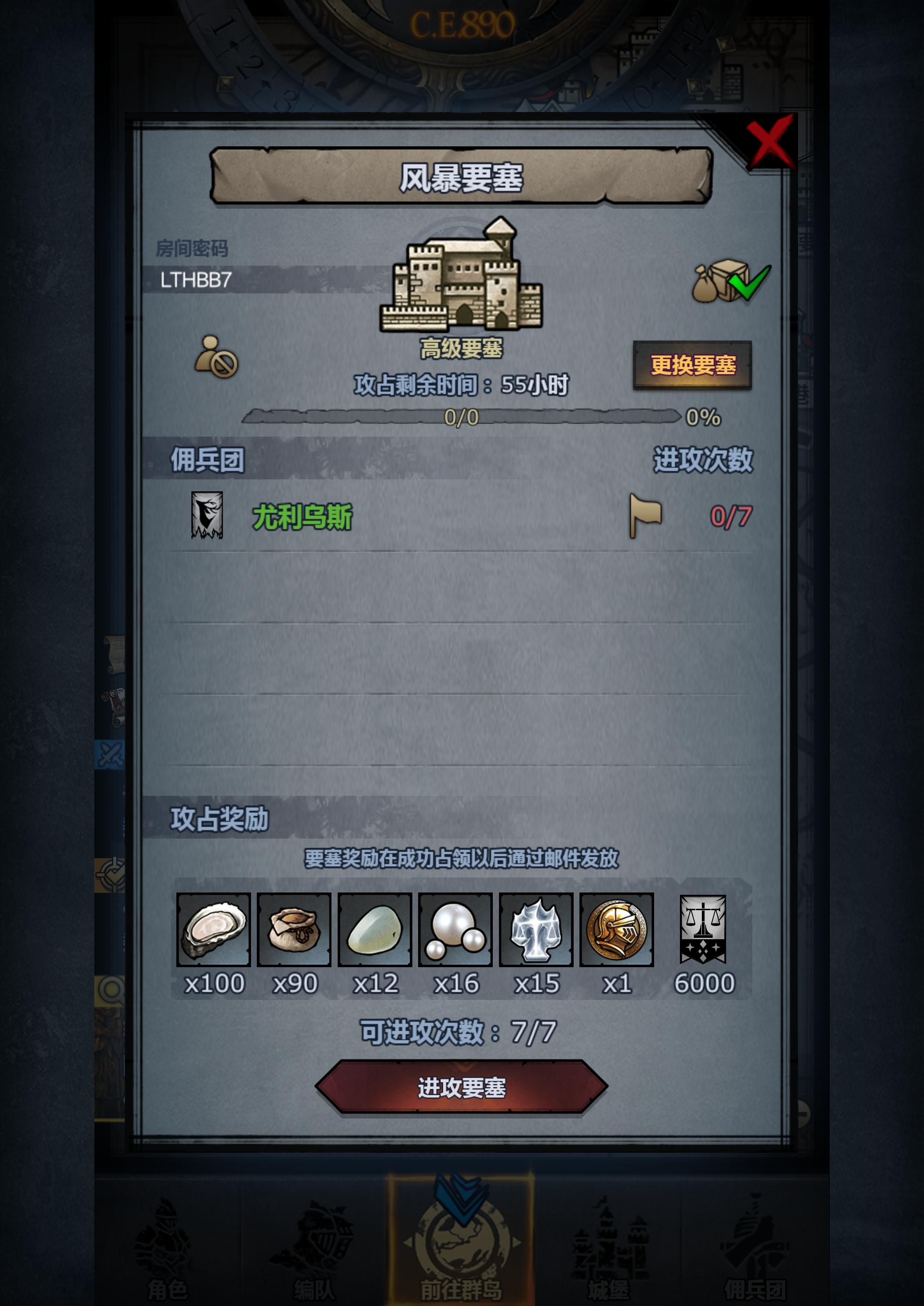The image size is (924, 1306).
Task: Click the yellow flag icon beside 0/7
Action: click(646, 517)
